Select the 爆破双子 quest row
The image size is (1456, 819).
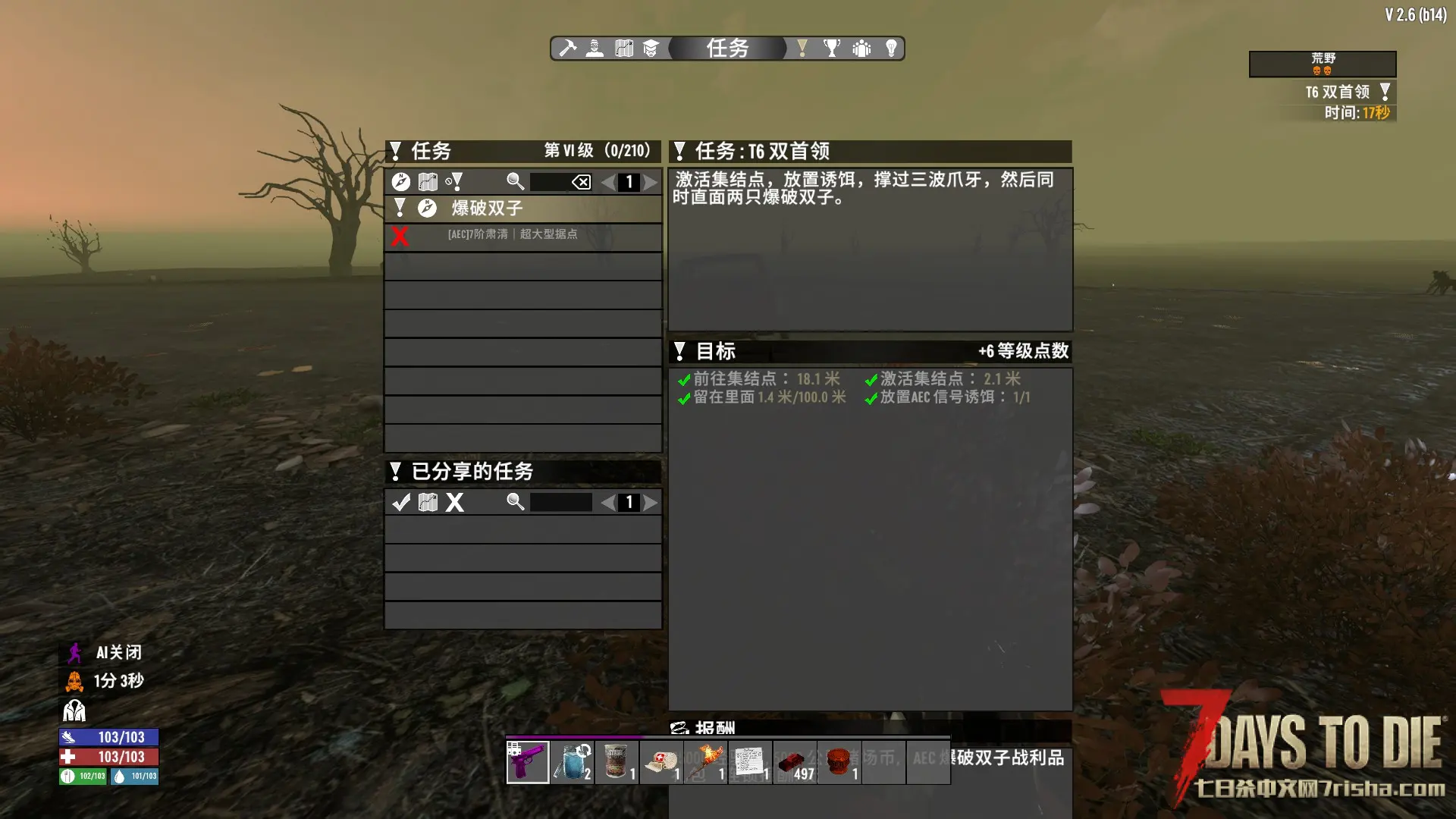[523, 208]
